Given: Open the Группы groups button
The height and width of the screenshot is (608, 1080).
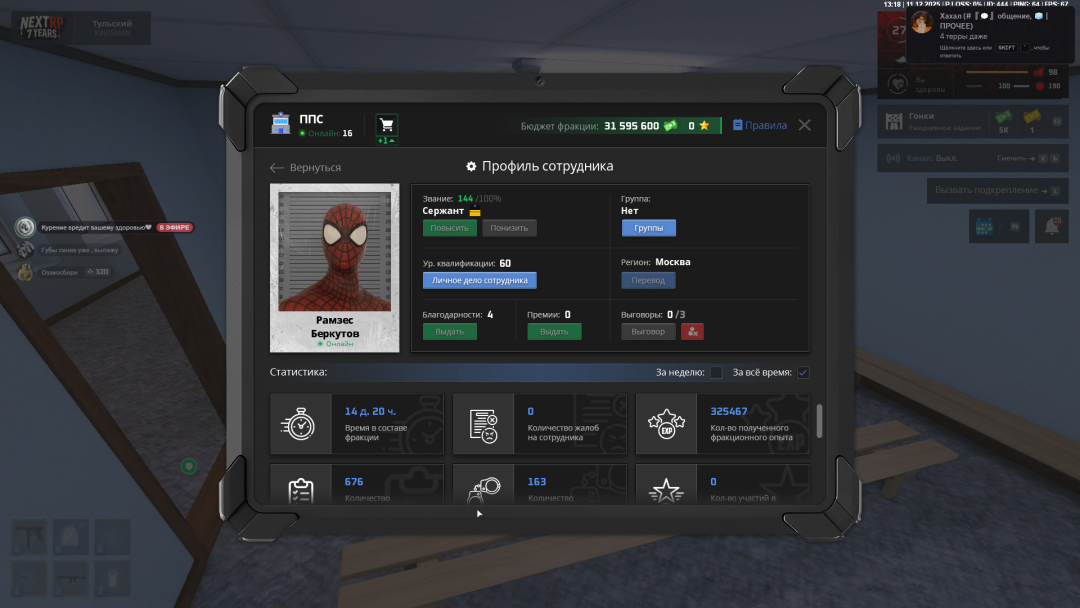Looking at the screenshot, I should click(648, 228).
